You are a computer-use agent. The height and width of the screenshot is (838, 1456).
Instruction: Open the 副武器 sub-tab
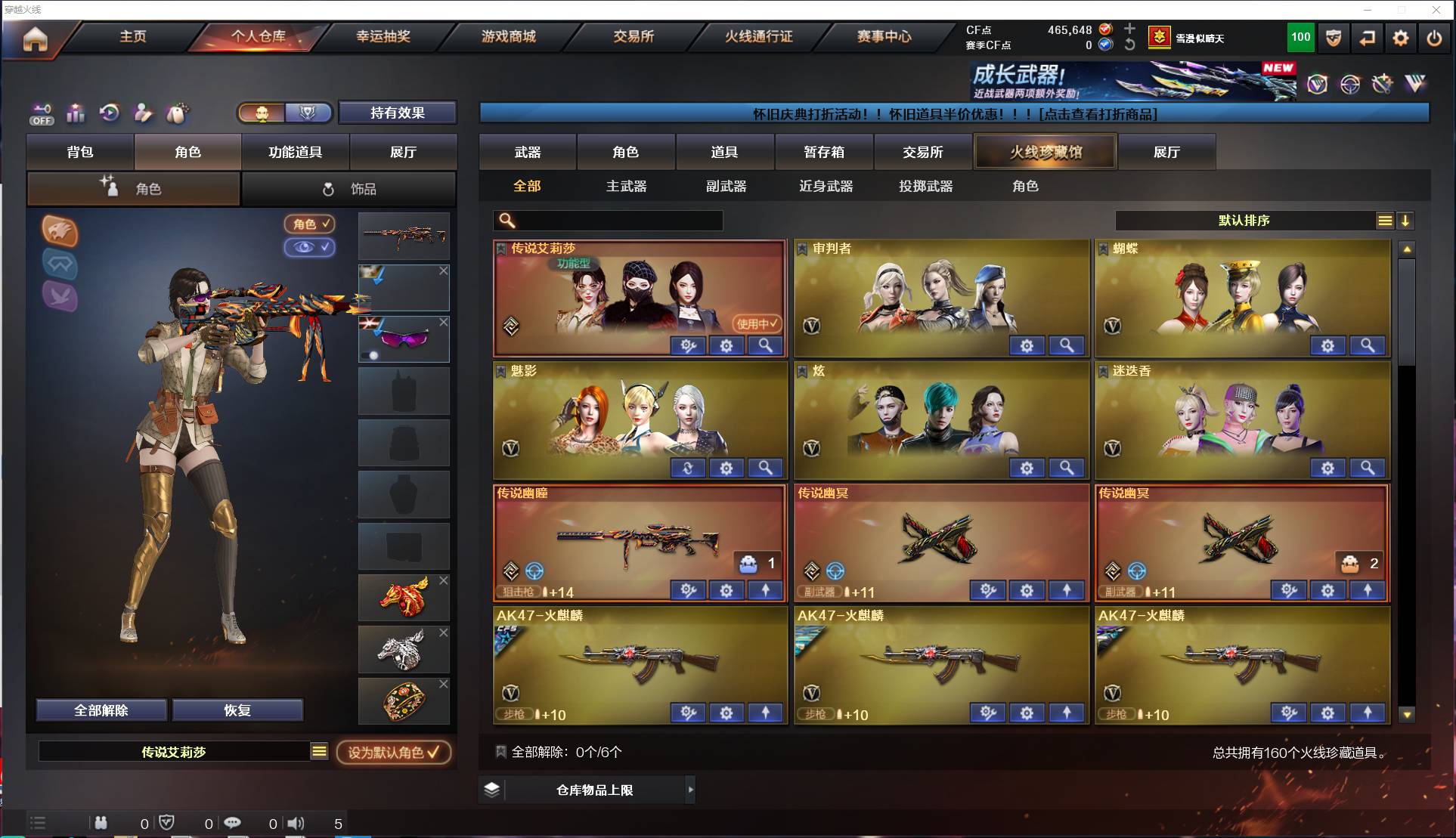(725, 186)
